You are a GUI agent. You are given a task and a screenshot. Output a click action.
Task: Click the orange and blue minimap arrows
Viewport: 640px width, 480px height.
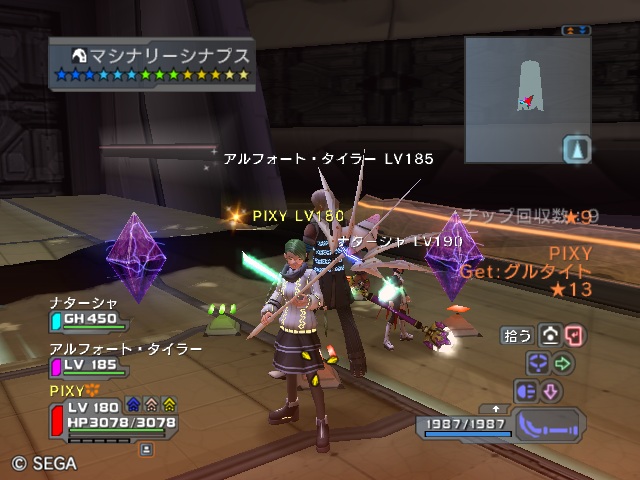click(576, 32)
